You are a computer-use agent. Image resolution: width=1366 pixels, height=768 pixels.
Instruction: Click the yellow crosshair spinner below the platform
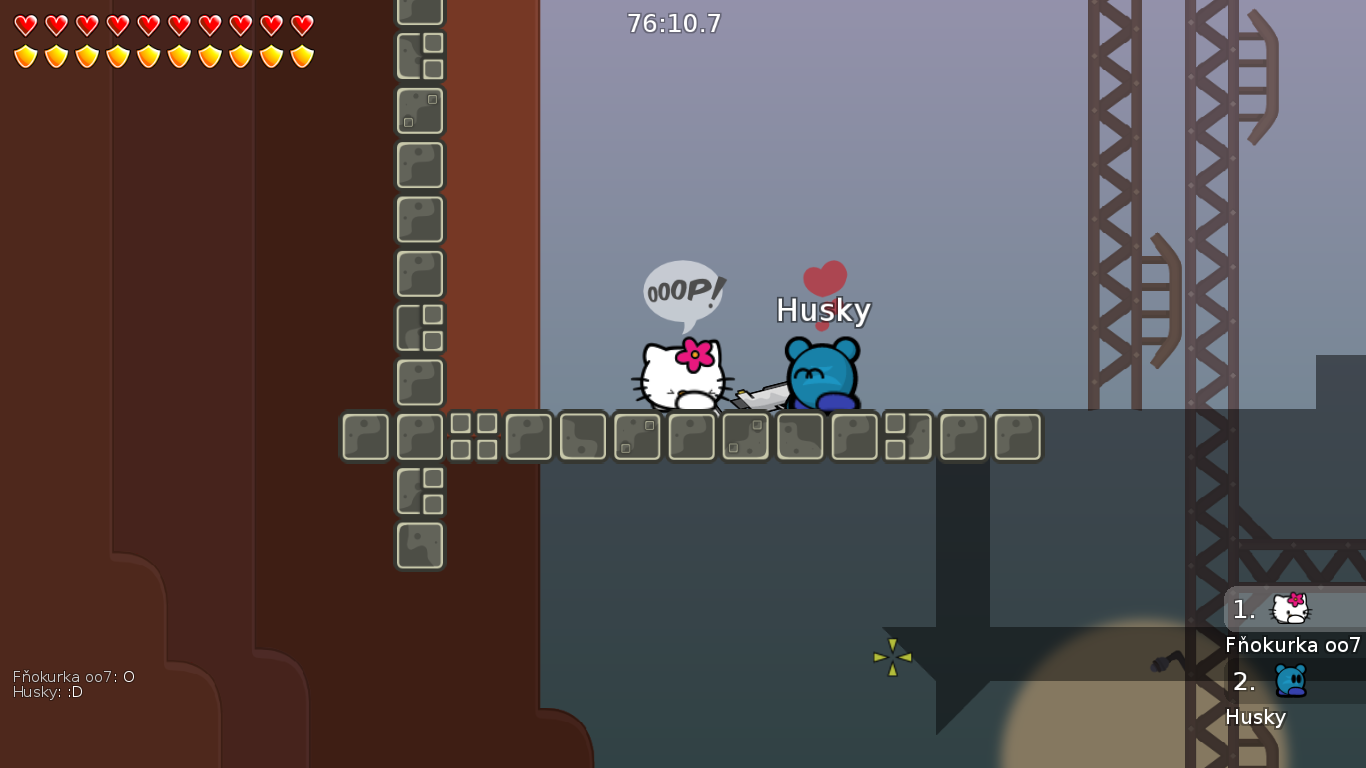[x=891, y=657]
